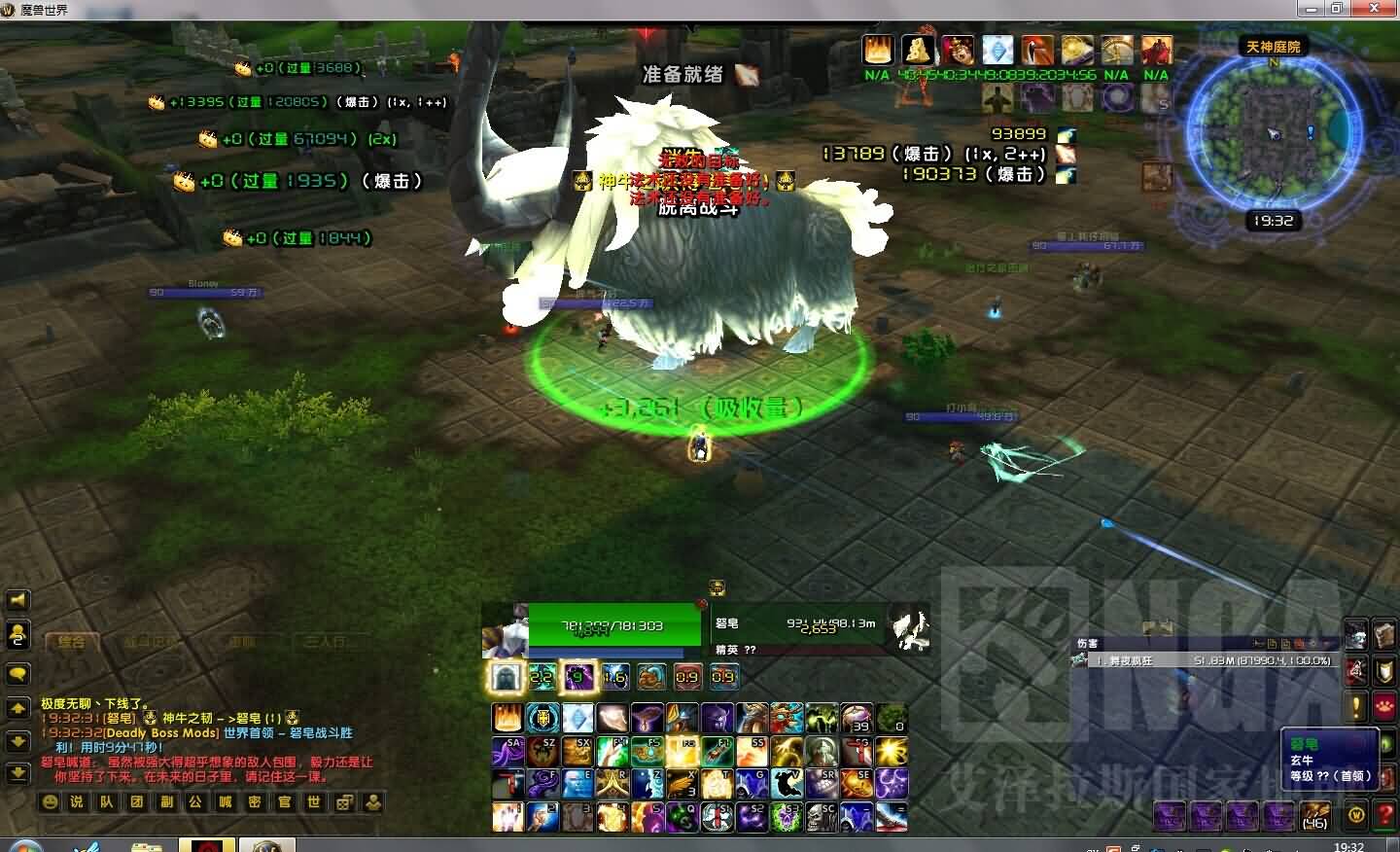Click the 喊 yell channel button
This screenshot has height=852, width=1400.
click(x=227, y=802)
